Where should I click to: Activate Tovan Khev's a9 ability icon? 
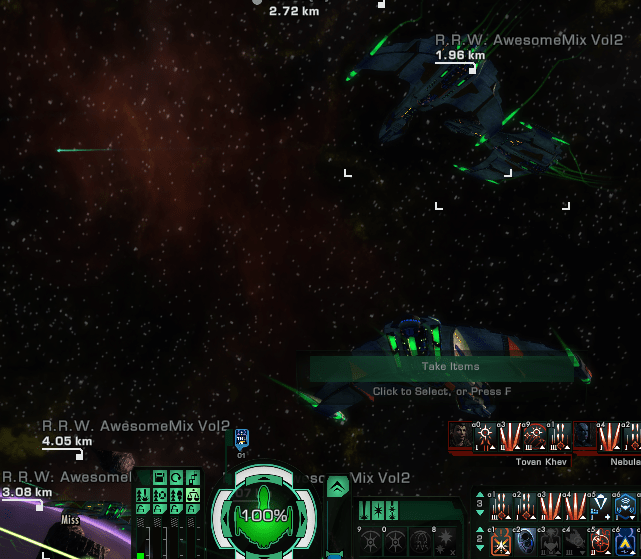[x=532, y=436]
